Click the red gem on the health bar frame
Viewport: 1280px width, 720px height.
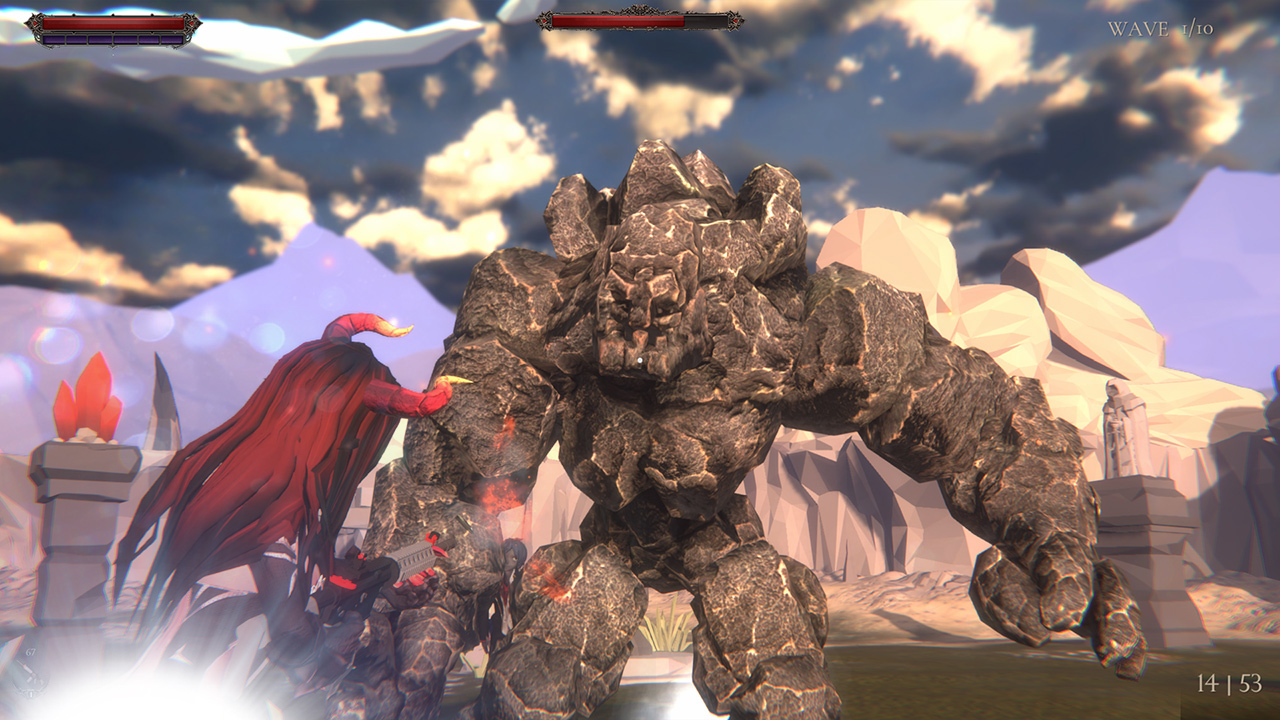(33, 22)
